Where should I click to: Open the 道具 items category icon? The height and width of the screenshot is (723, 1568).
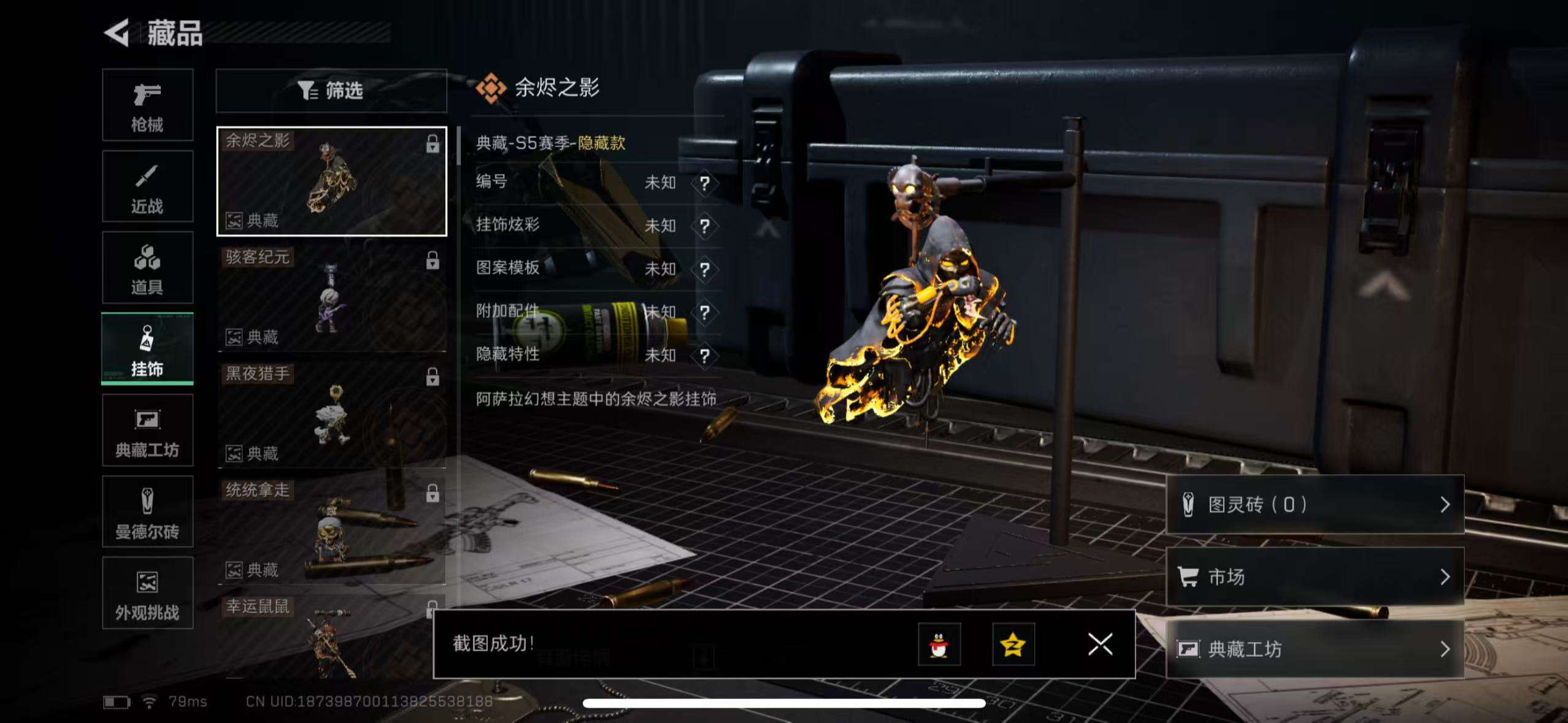(147, 268)
